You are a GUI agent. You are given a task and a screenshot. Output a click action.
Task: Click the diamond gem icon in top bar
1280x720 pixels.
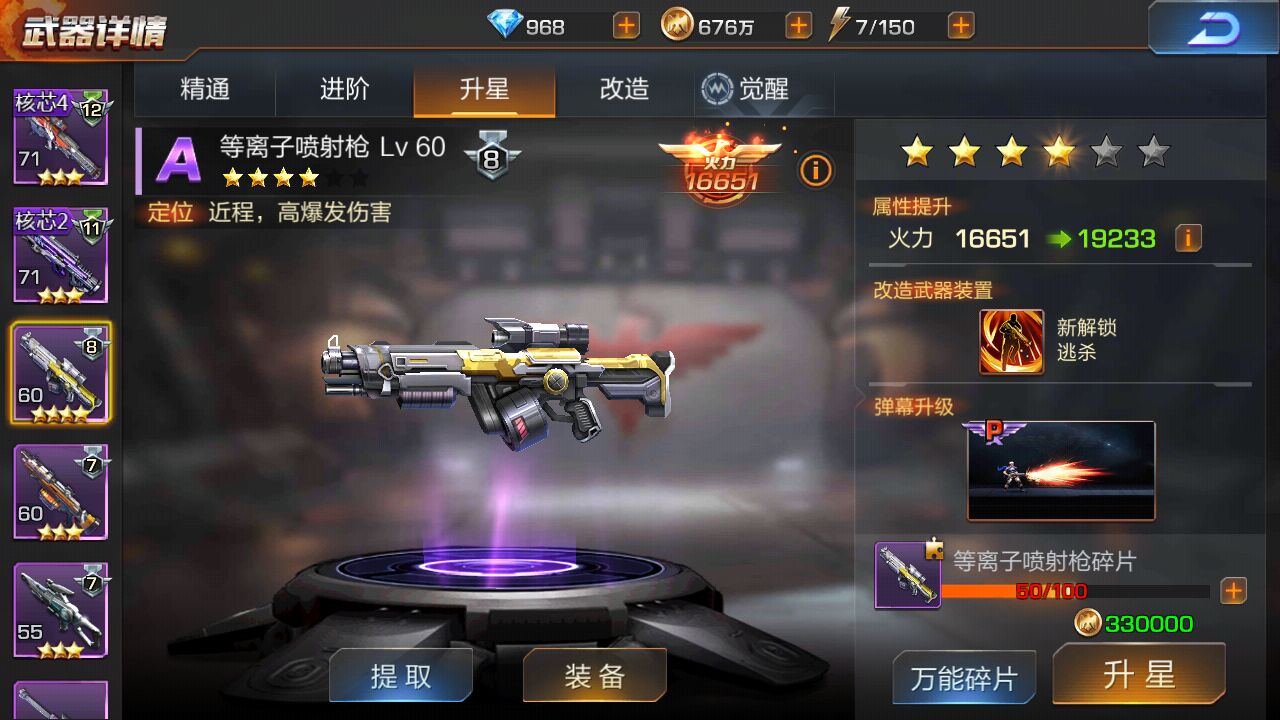[507, 25]
